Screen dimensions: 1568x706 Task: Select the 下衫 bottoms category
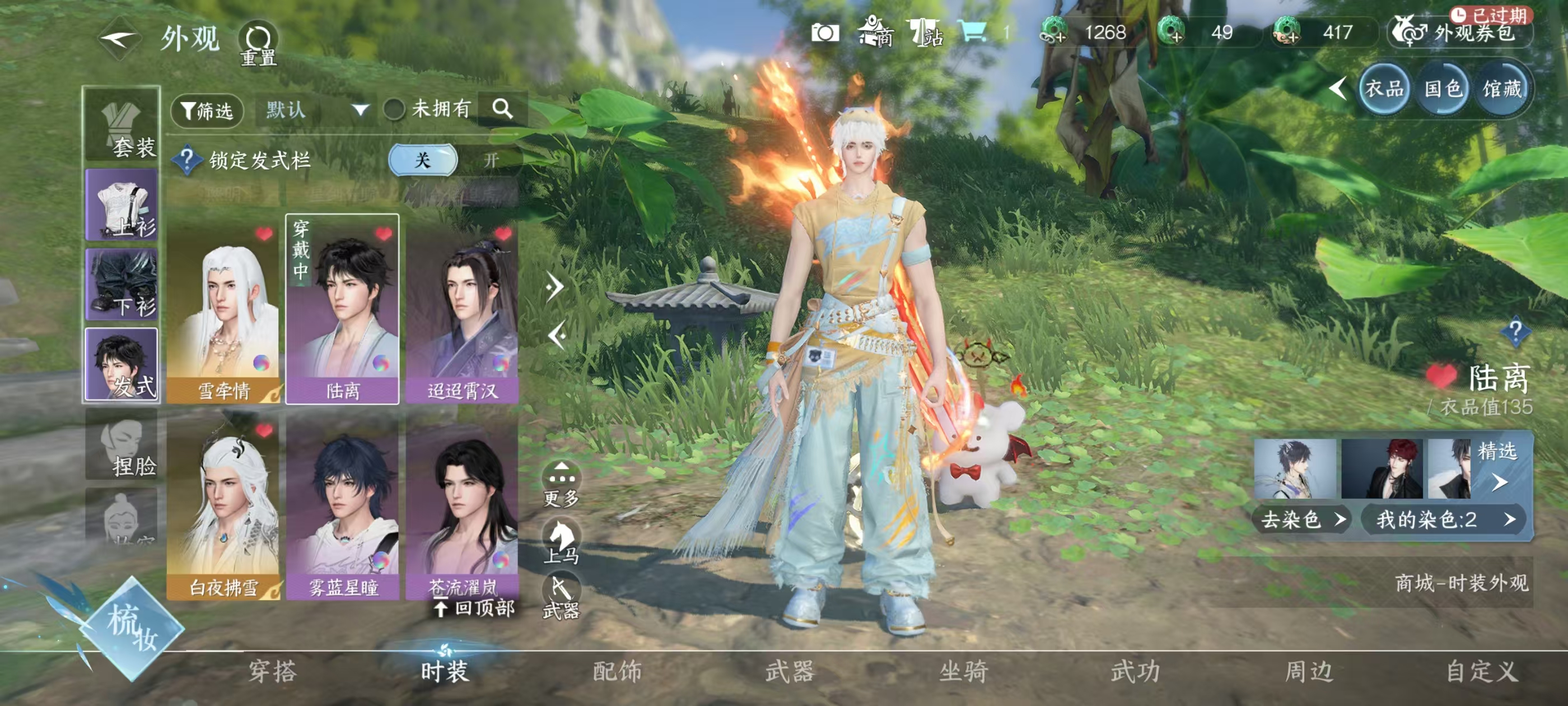[122, 285]
